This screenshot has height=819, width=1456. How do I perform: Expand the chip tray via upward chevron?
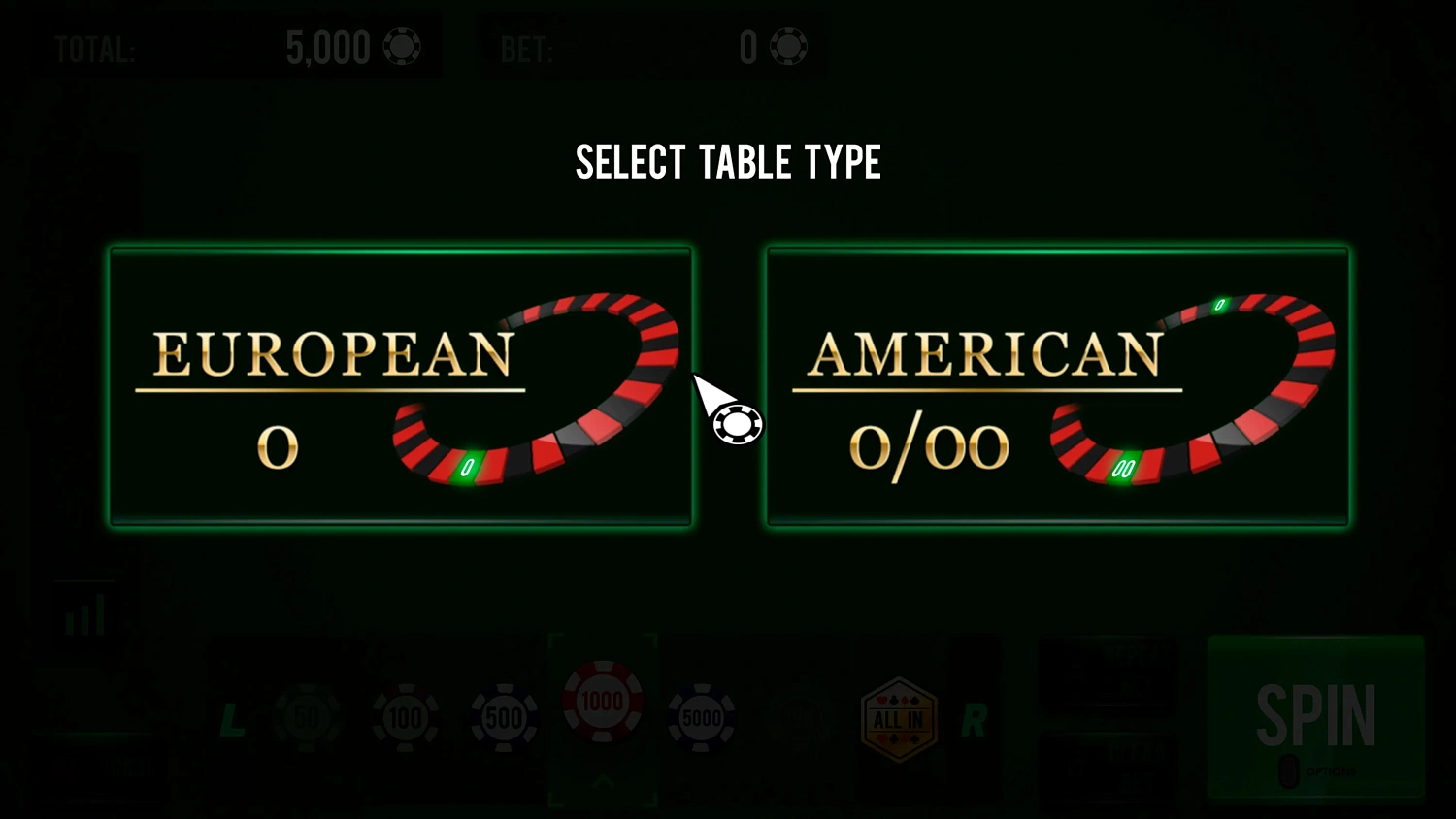coord(603,781)
